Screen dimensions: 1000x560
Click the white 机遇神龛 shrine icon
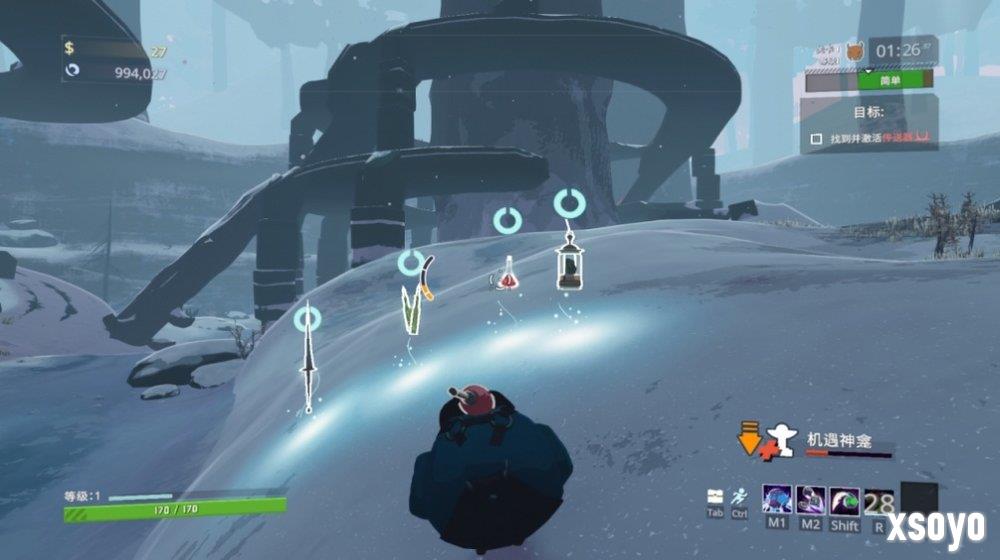click(781, 440)
